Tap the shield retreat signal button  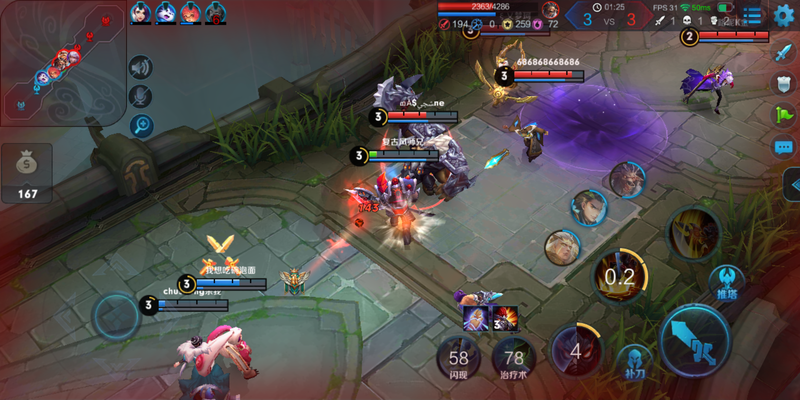[x=783, y=84]
